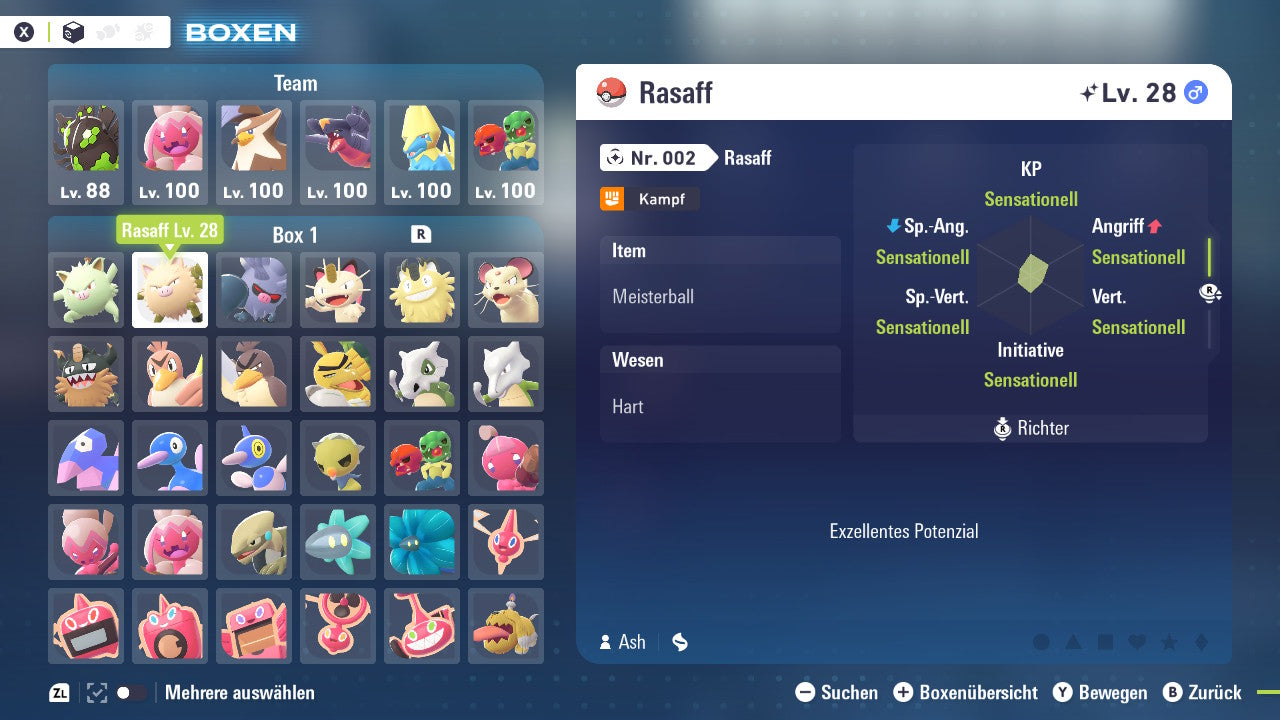Choose the Marowak box slot
This screenshot has width=1280, height=720.
coord(506,374)
